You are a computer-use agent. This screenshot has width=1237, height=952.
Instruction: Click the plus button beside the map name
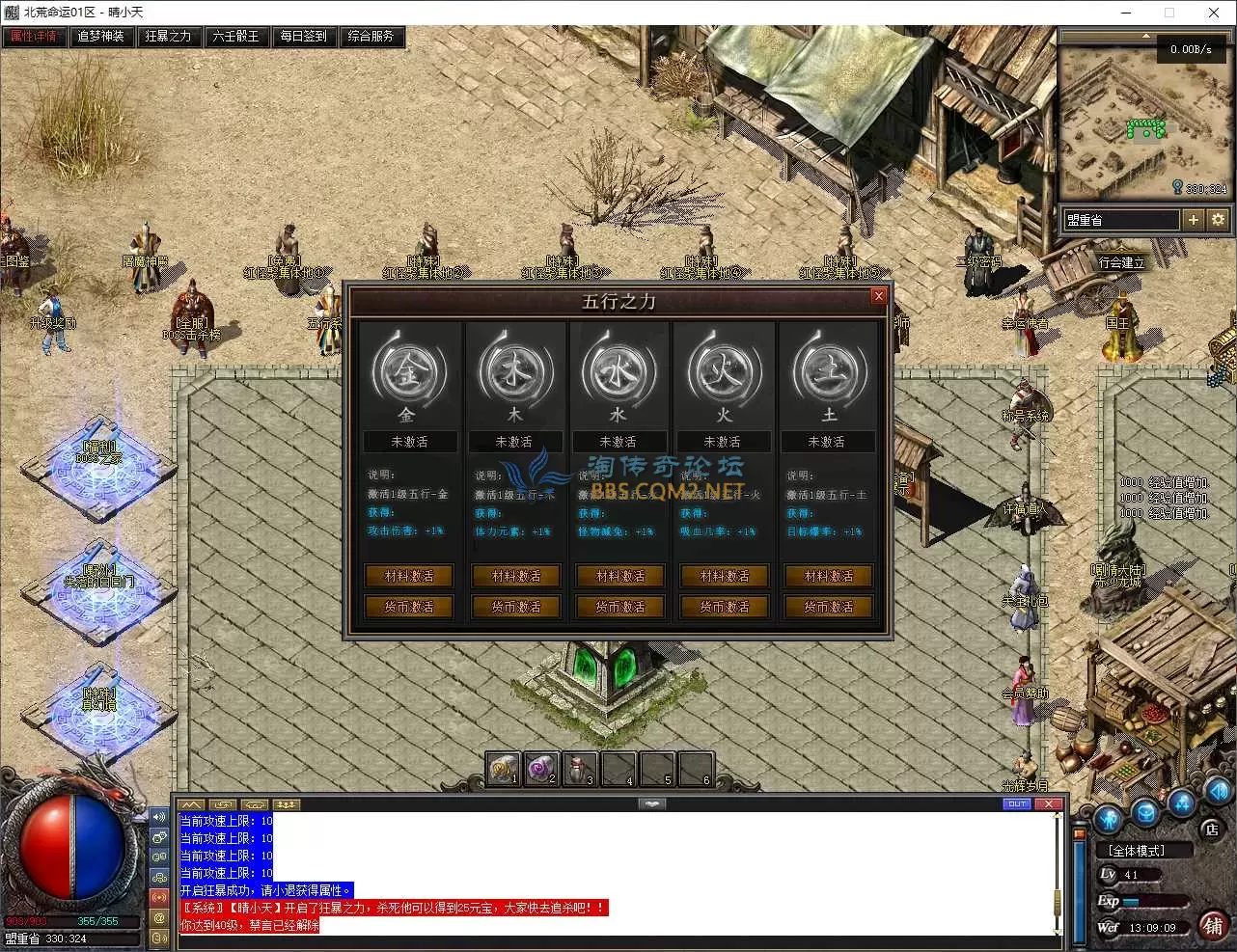point(1194,220)
